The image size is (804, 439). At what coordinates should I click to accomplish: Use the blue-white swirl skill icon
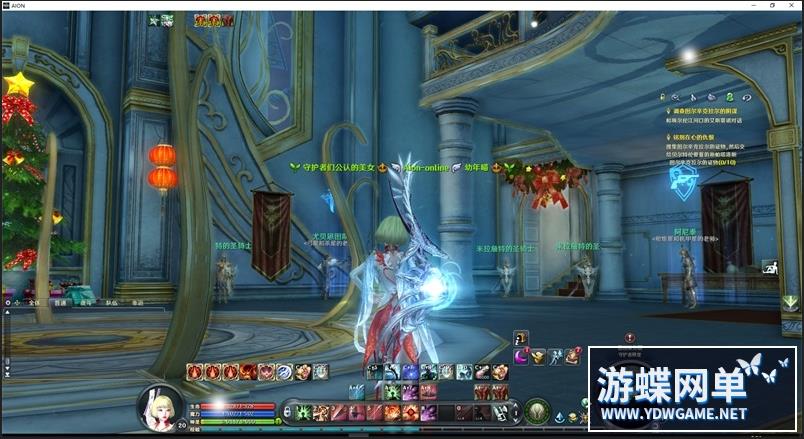[283, 372]
